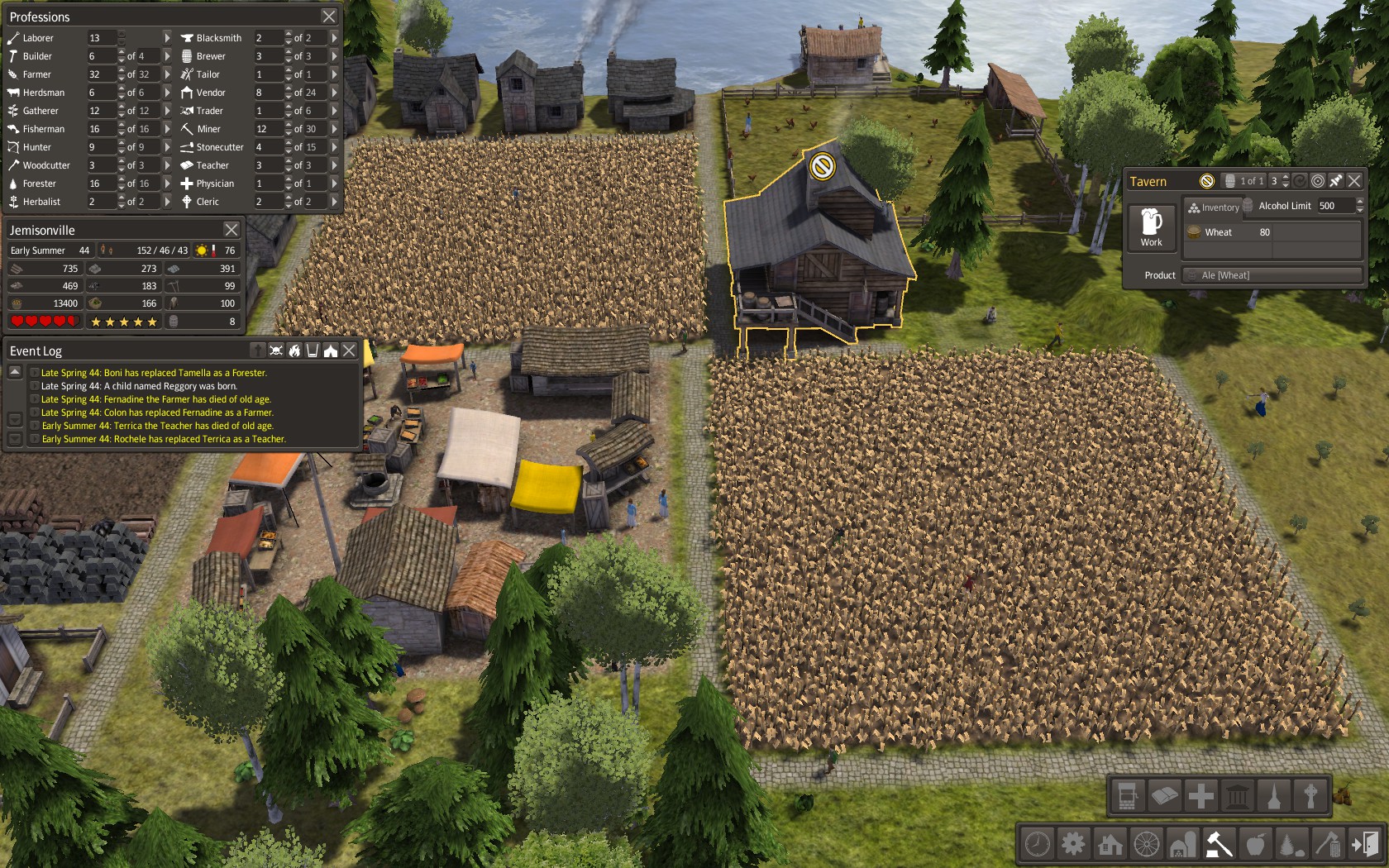Open the Ale [Wheat] product dropdown

pyautogui.click(x=1272, y=275)
